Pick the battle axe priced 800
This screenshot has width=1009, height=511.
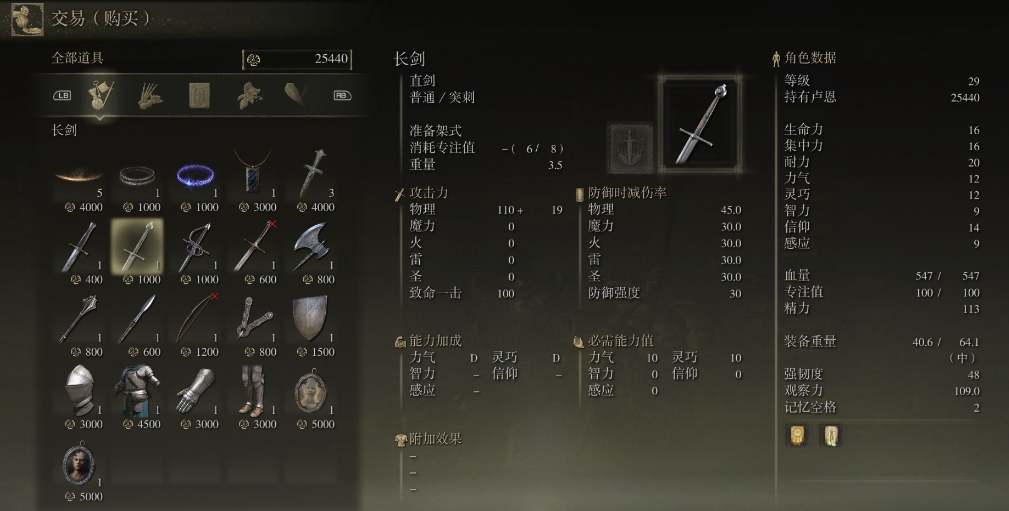[x=312, y=247]
